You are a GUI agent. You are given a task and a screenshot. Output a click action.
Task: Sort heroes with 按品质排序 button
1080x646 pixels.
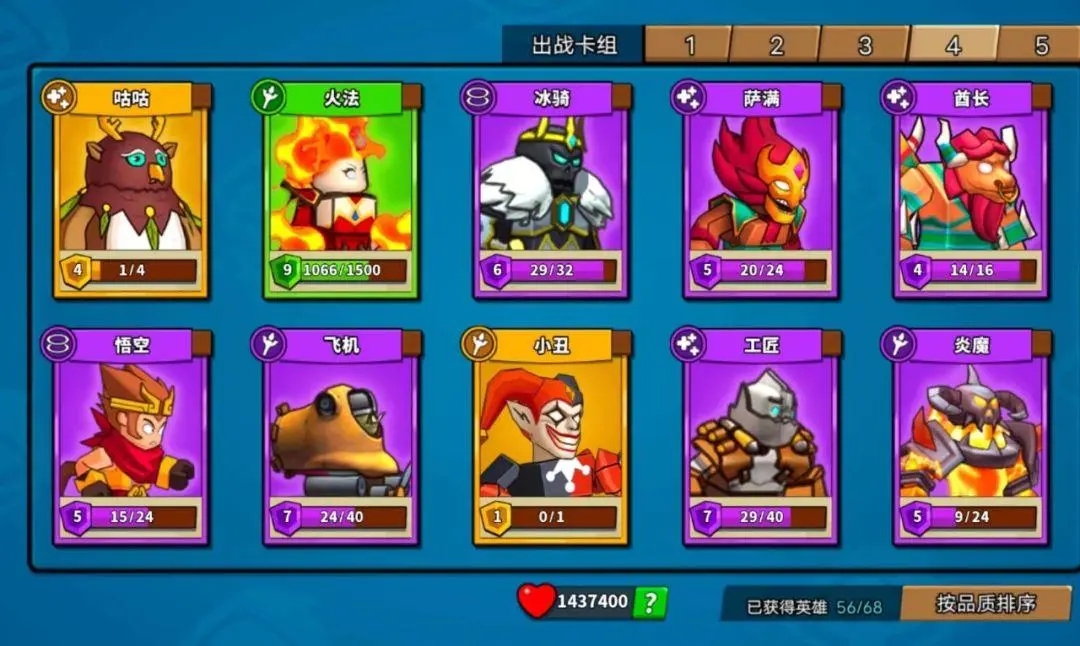pyautogui.click(x=985, y=603)
